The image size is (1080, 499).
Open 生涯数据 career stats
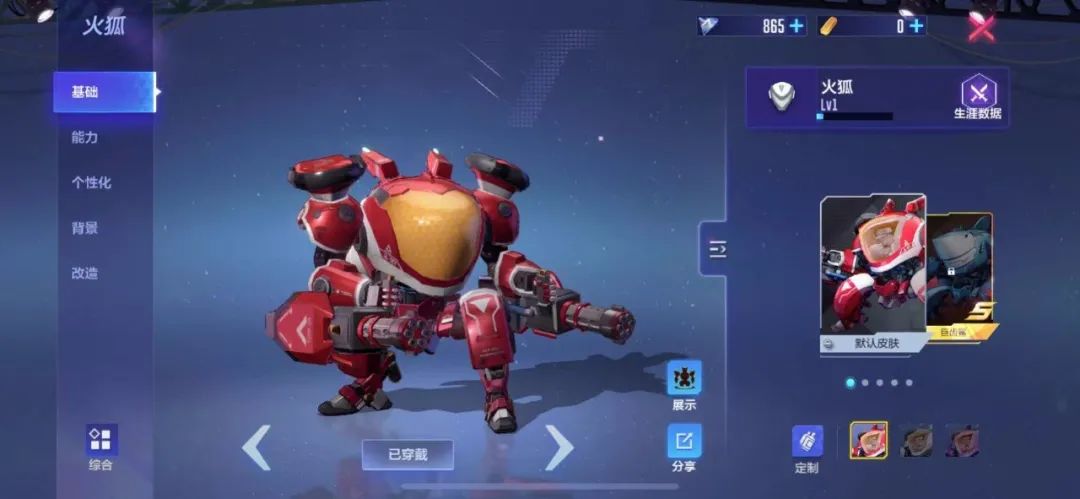tap(977, 98)
